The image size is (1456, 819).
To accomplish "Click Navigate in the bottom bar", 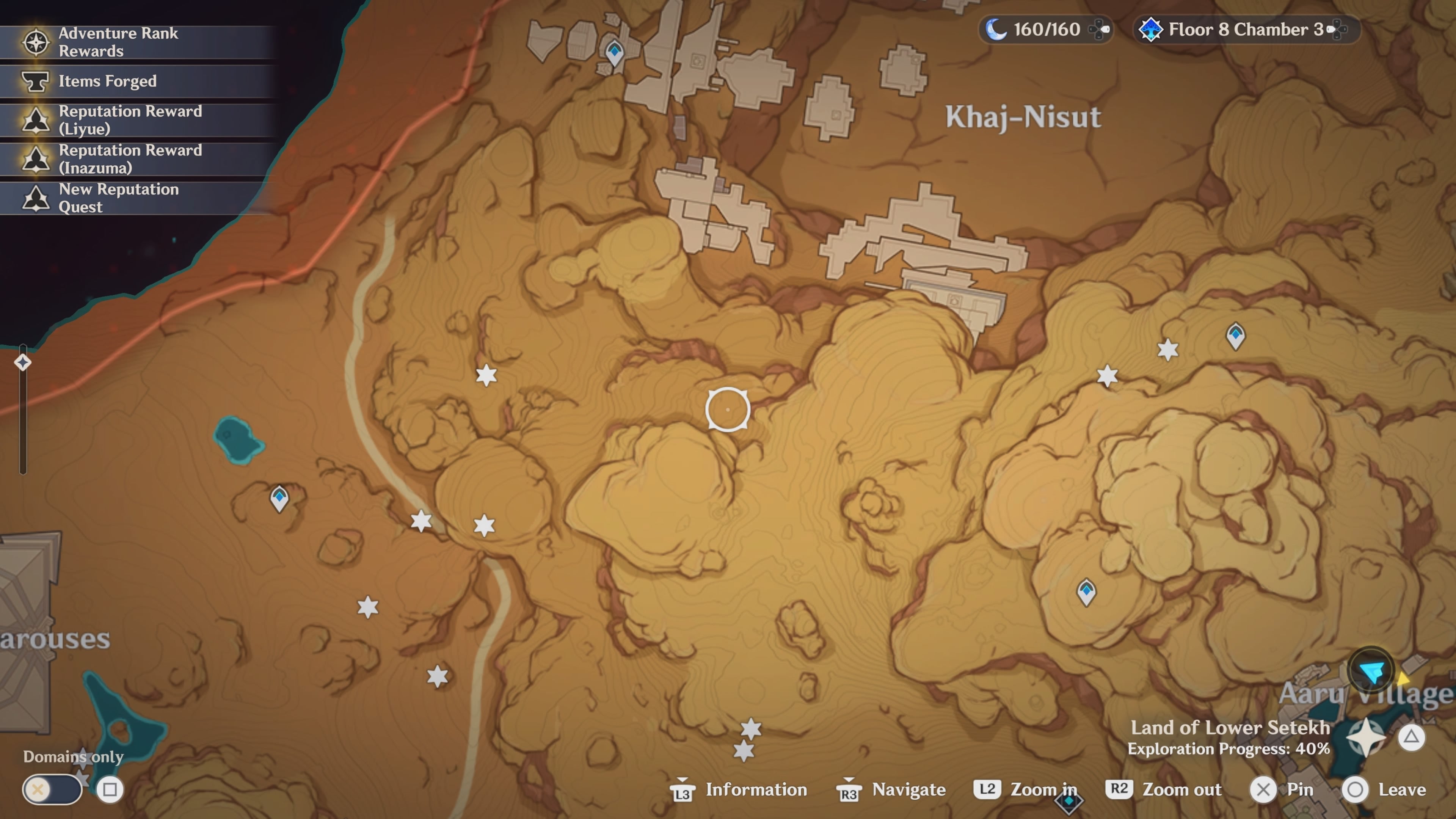I will coord(907,789).
